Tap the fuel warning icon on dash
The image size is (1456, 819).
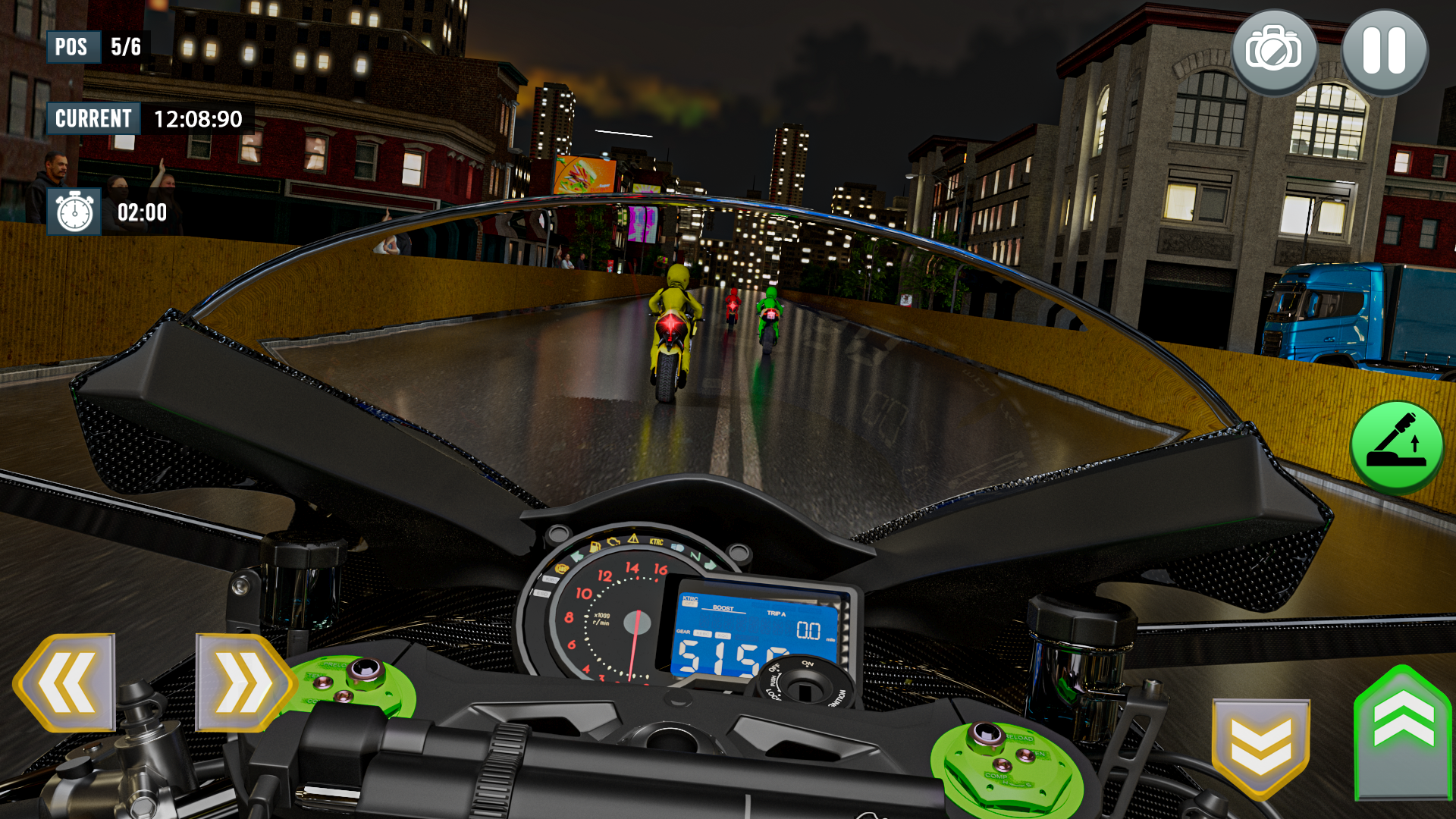595,547
